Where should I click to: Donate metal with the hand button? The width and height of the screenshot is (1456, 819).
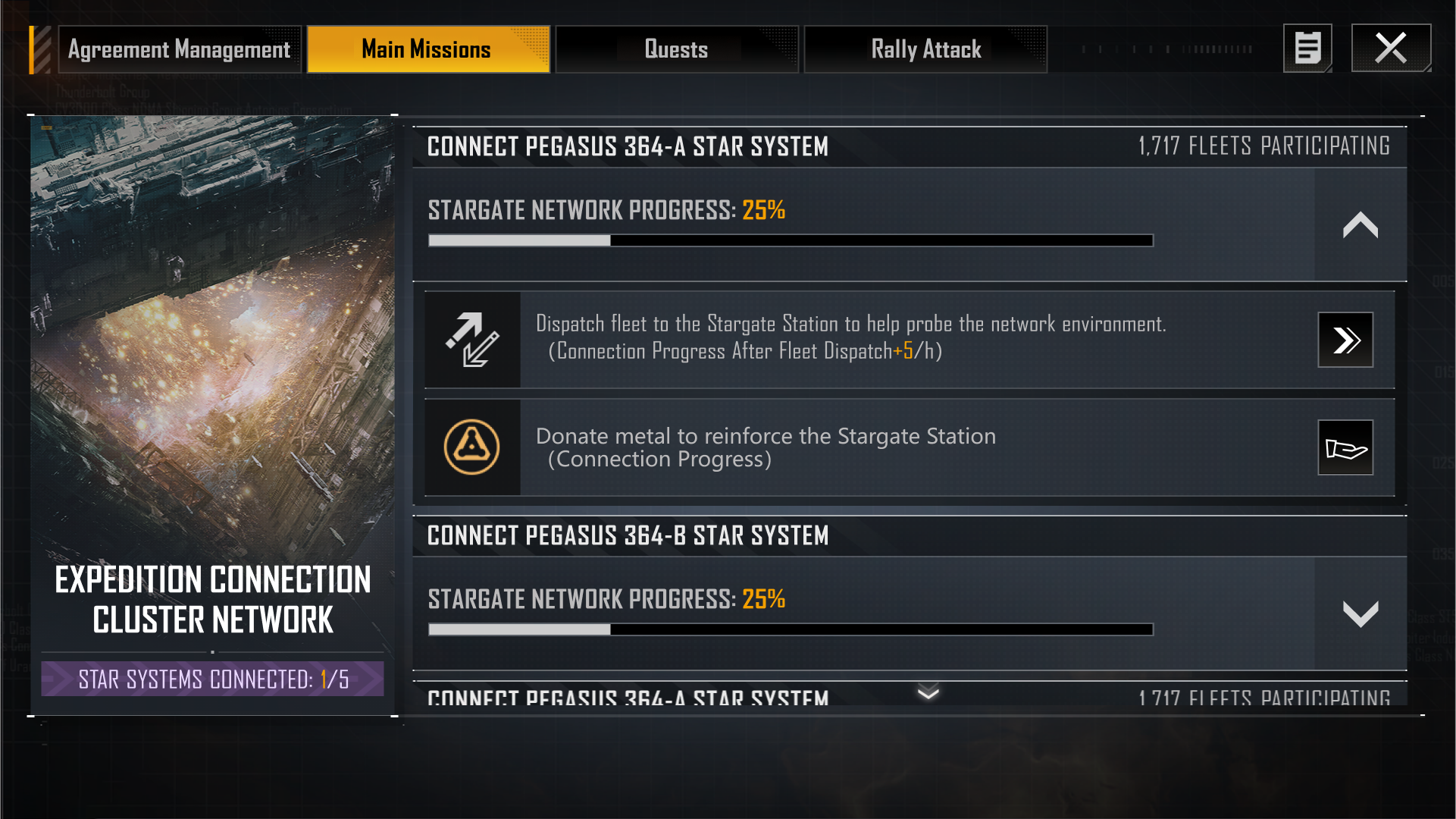click(1345, 447)
